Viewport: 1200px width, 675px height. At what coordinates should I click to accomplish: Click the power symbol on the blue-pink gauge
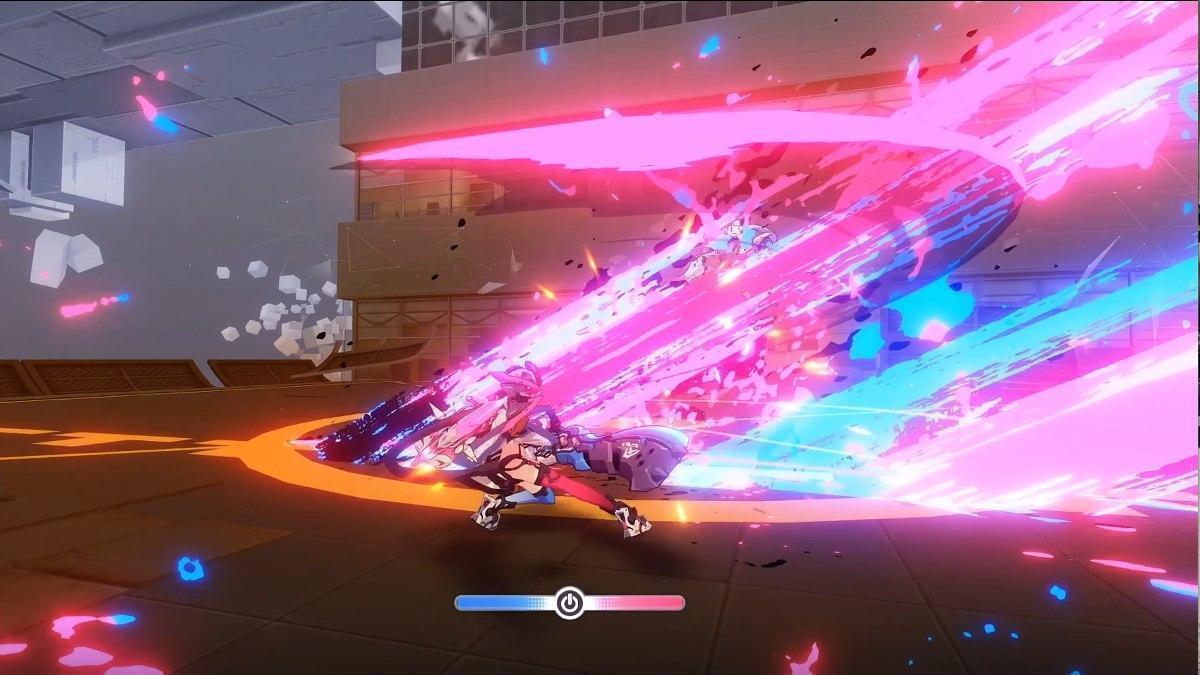pos(570,603)
